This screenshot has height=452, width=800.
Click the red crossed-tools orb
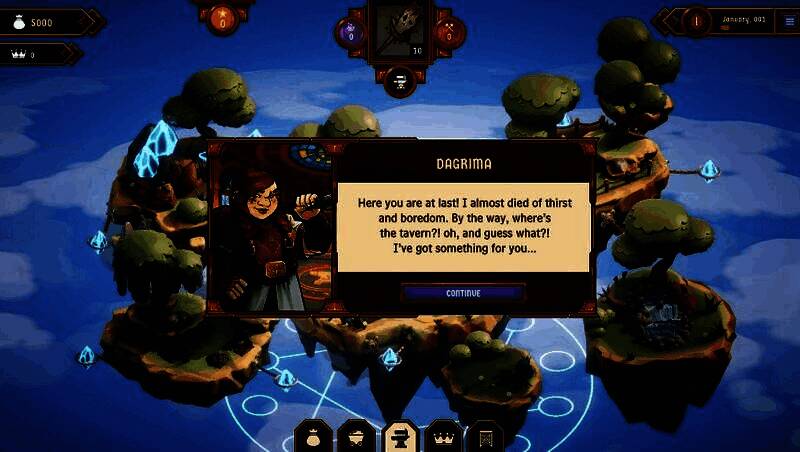tap(449, 32)
